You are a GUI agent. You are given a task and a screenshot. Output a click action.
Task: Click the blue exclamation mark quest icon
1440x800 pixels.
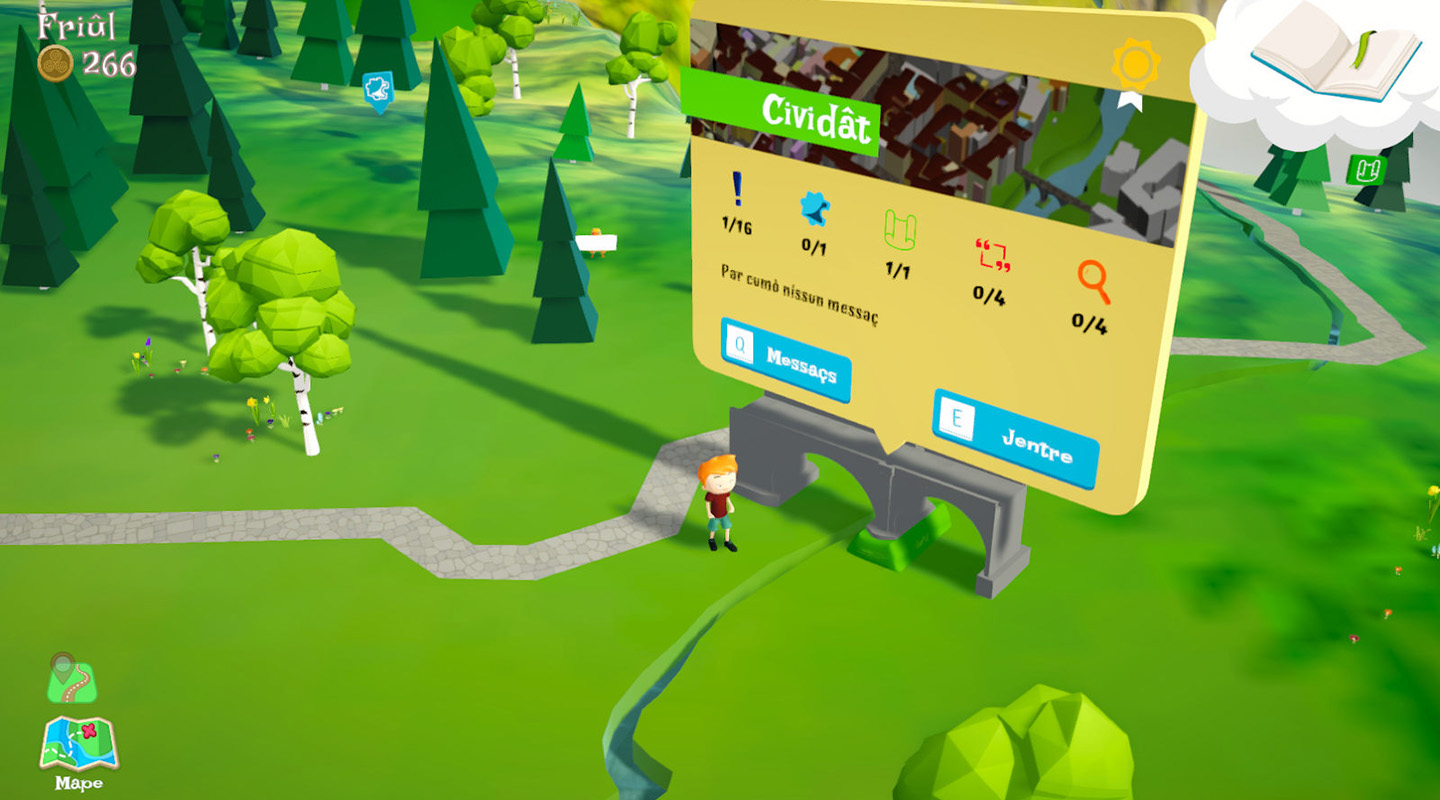pyautogui.click(x=737, y=189)
